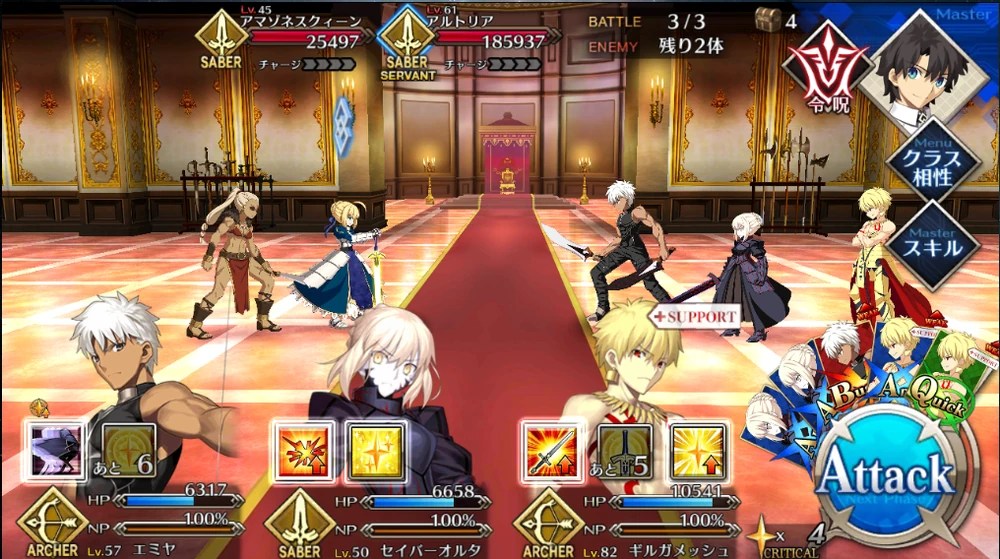
Task: Use Saber Alter's golden sparkle skill
Action: (x=375, y=451)
